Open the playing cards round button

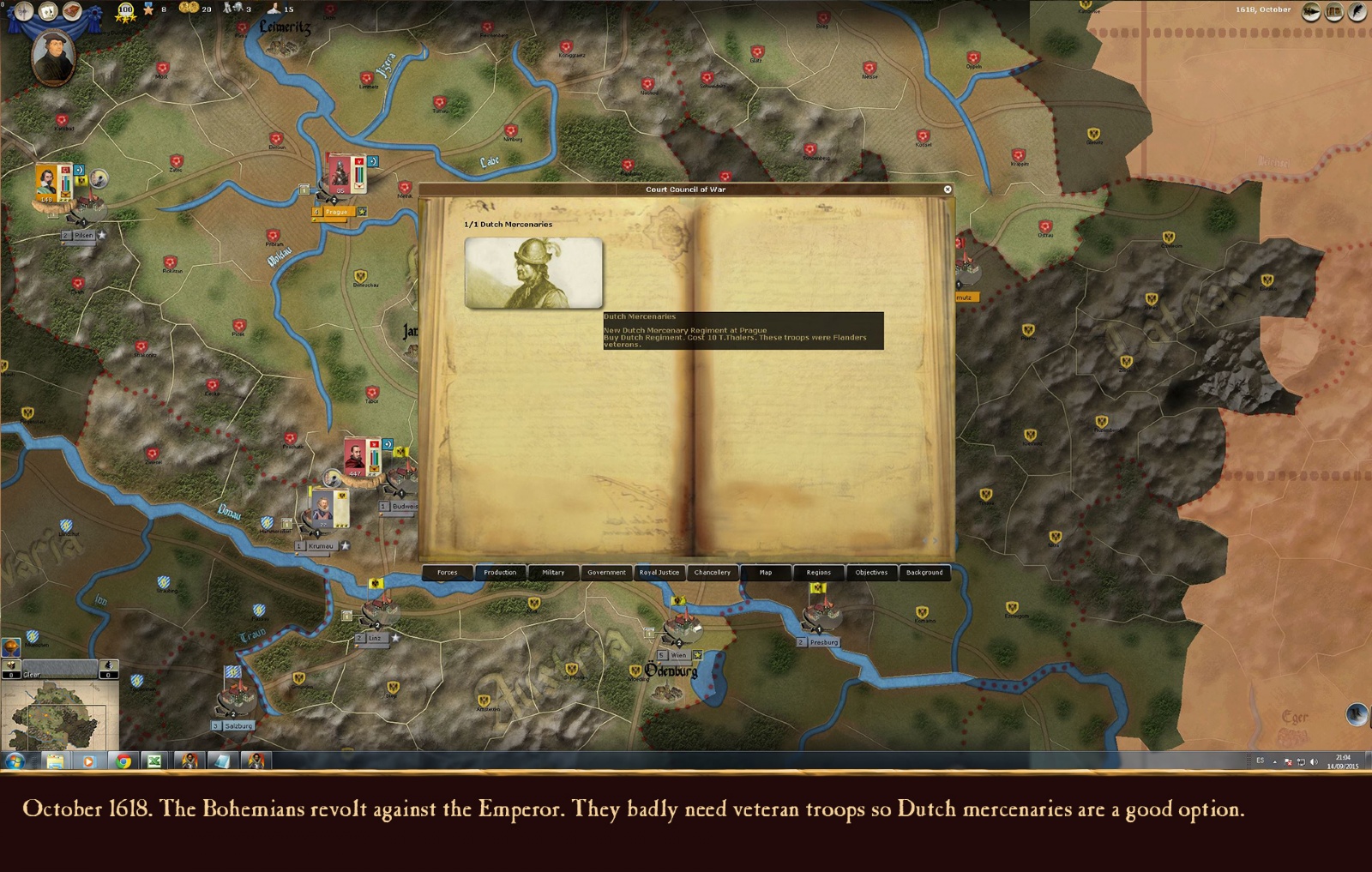(x=47, y=11)
